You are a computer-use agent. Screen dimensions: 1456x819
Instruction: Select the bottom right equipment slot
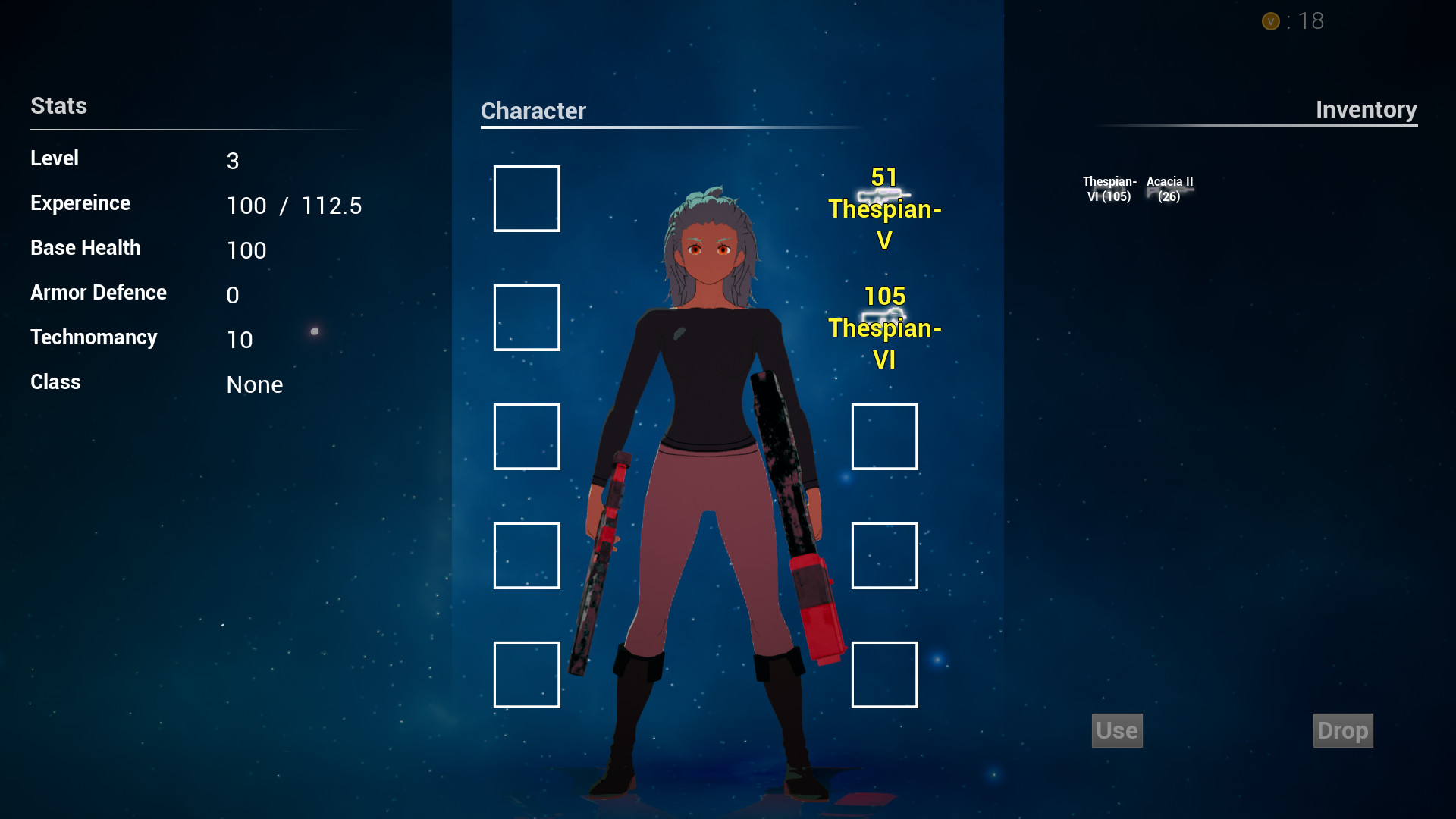(884, 674)
